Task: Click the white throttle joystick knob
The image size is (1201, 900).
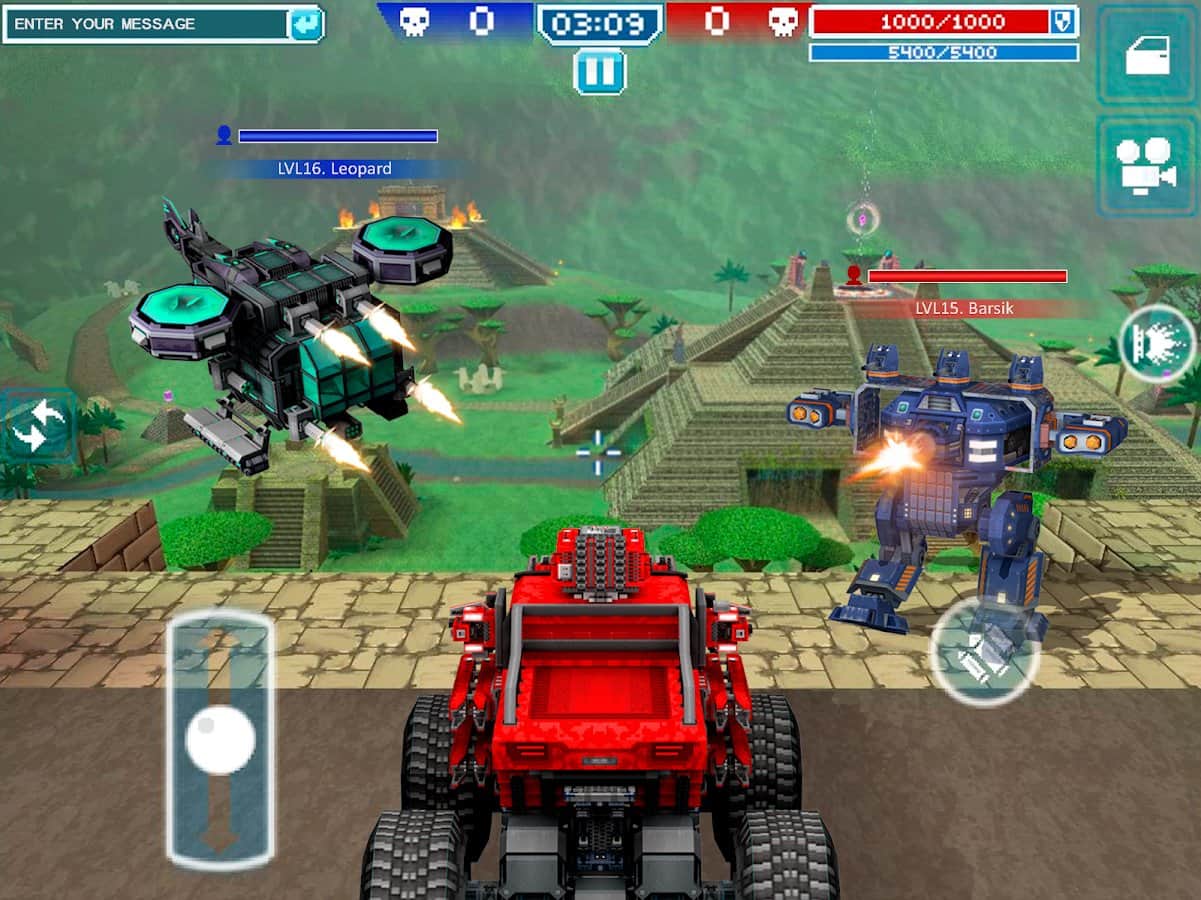Action: (x=220, y=740)
